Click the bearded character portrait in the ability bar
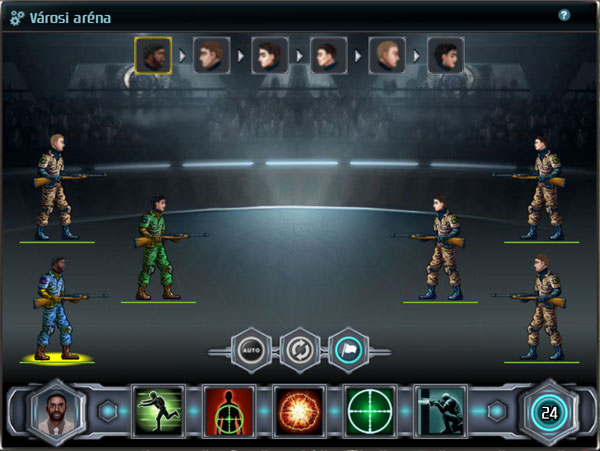 pyautogui.click(x=54, y=411)
